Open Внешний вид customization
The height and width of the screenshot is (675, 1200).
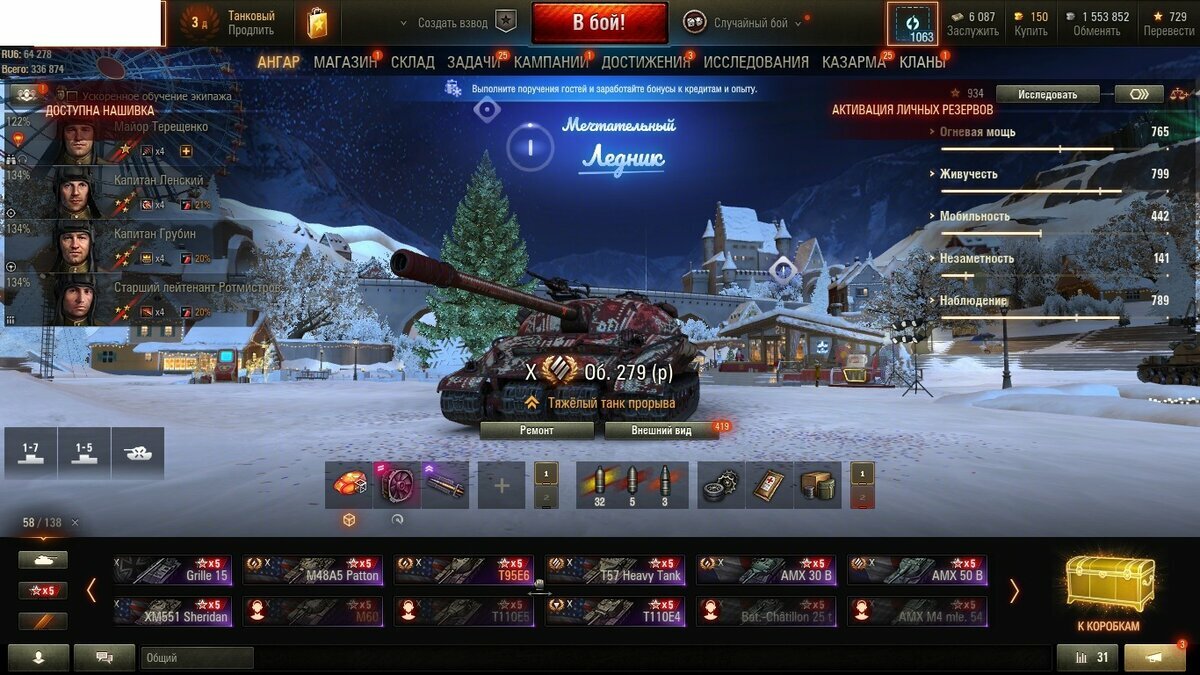(x=661, y=430)
